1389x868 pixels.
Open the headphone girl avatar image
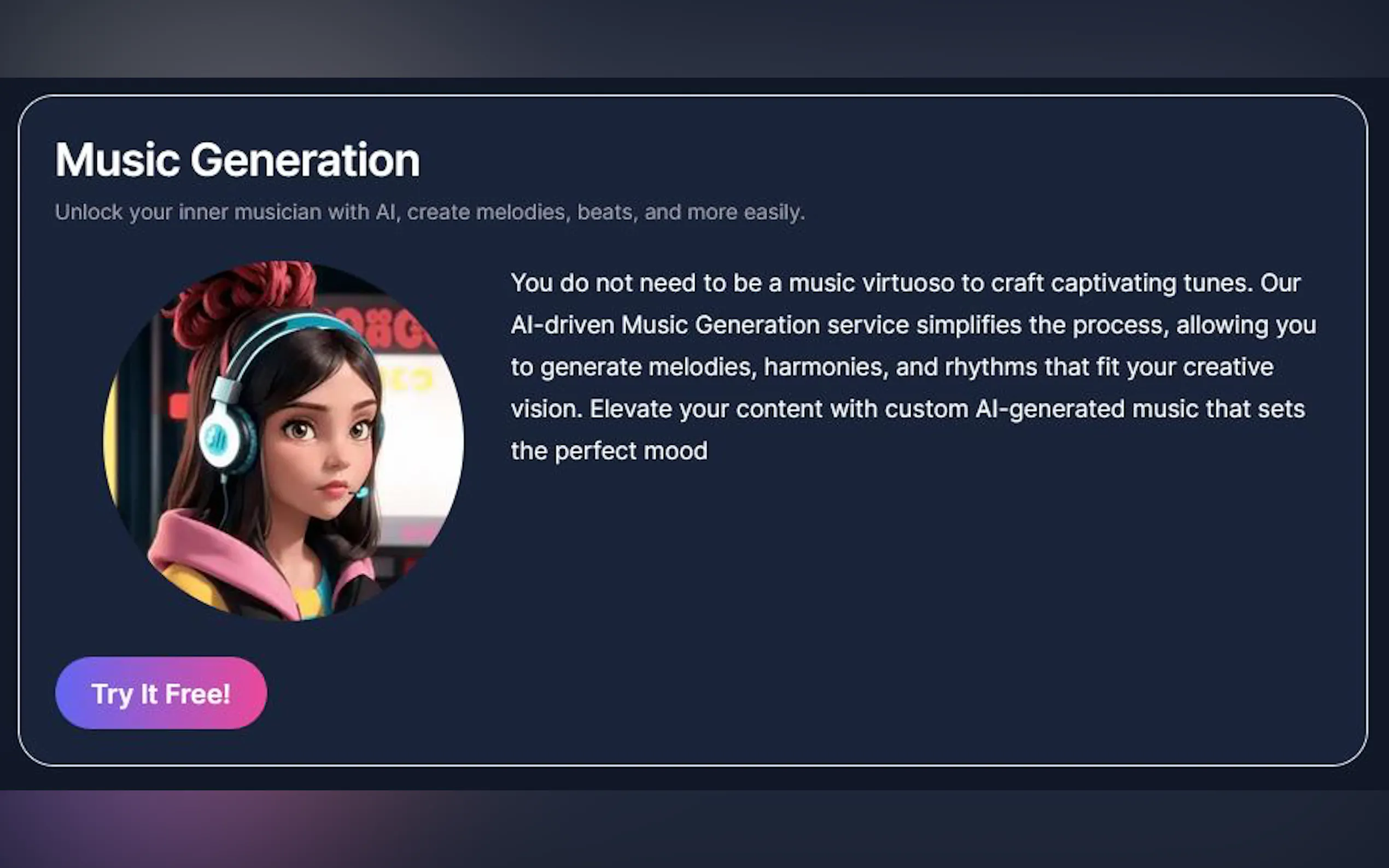[x=284, y=441]
